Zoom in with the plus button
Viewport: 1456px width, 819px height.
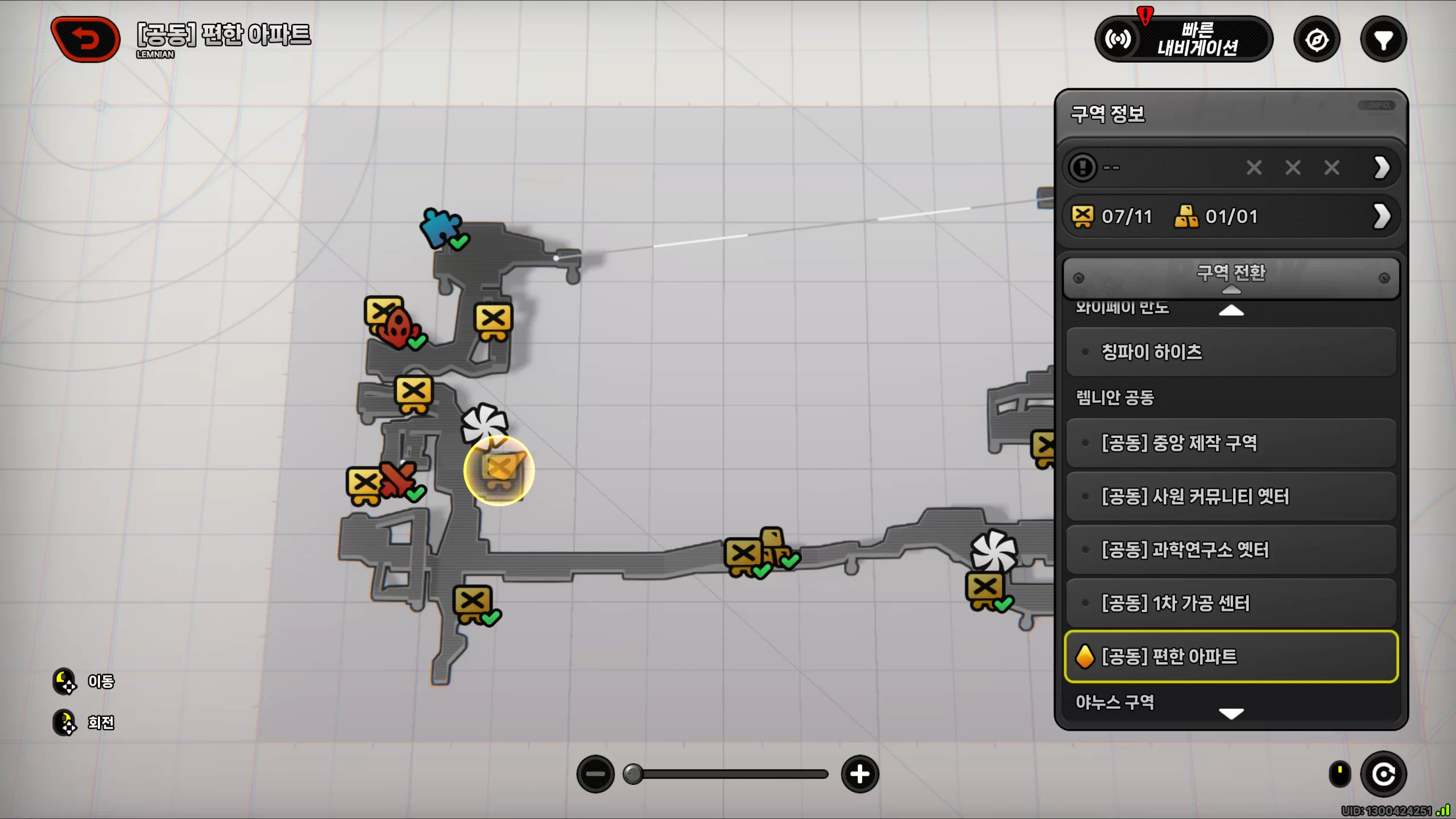point(859,774)
